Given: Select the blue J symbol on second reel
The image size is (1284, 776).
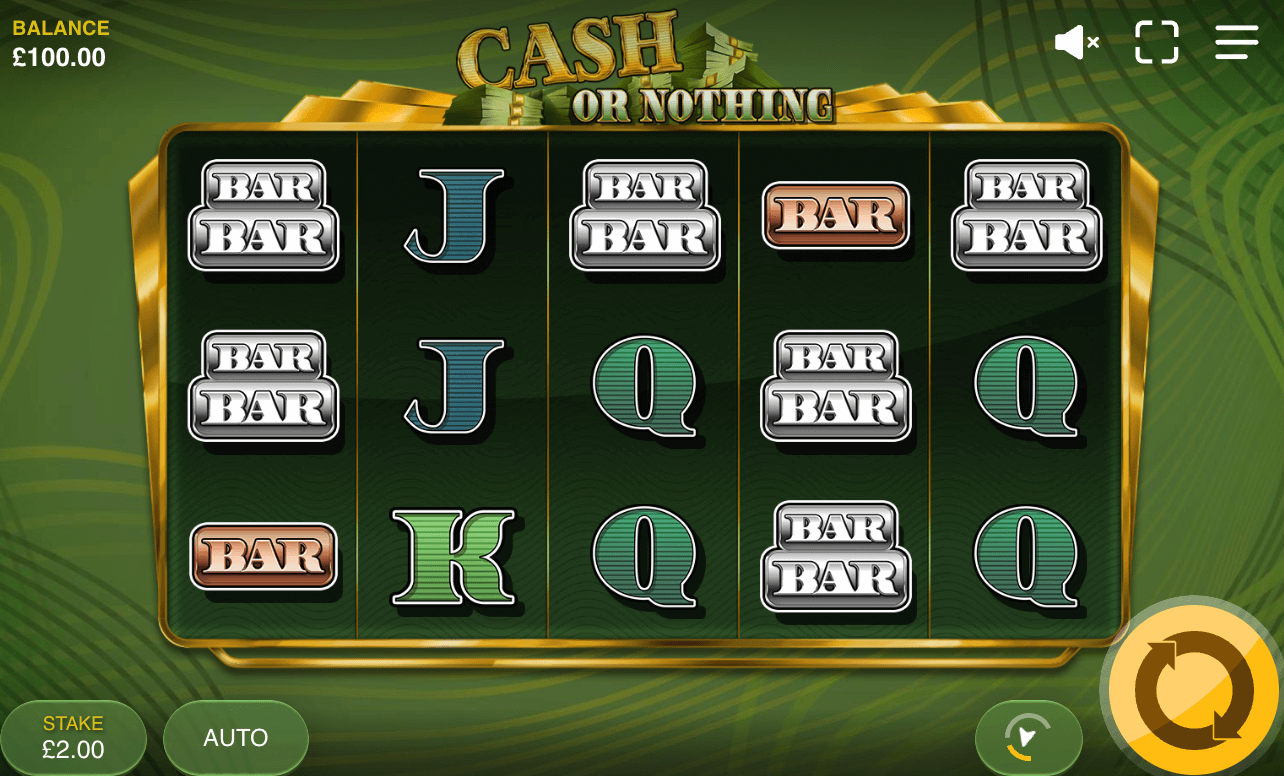Looking at the screenshot, I should (x=451, y=215).
